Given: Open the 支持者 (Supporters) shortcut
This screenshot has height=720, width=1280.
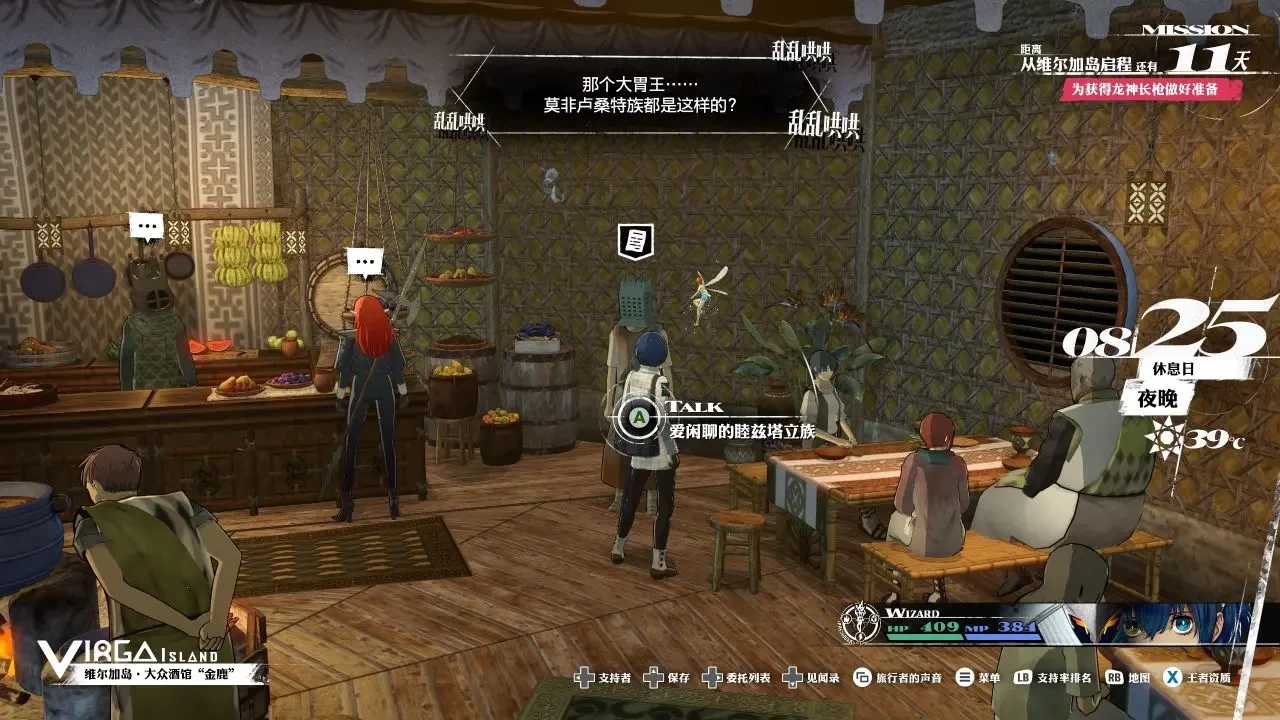Looking at the screenshot, I should 604,678.
